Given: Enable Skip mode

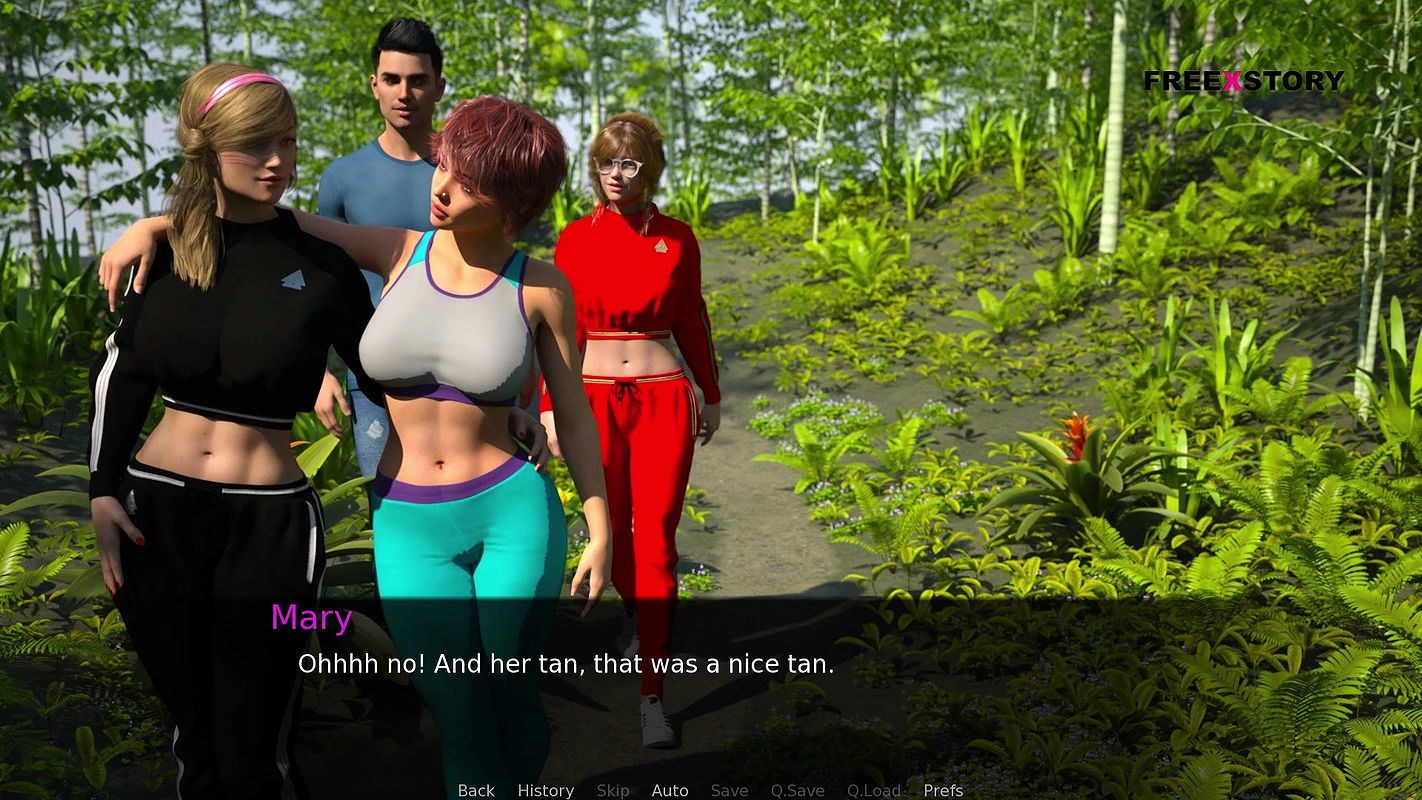Looking at the screenshot, I should pos(613,790).
